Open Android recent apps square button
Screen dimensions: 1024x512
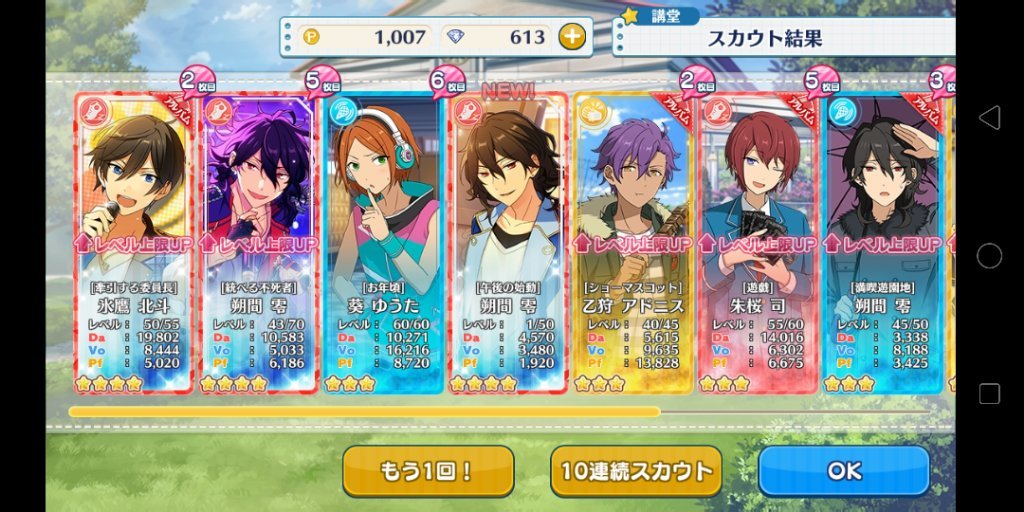tap(989, 393)
